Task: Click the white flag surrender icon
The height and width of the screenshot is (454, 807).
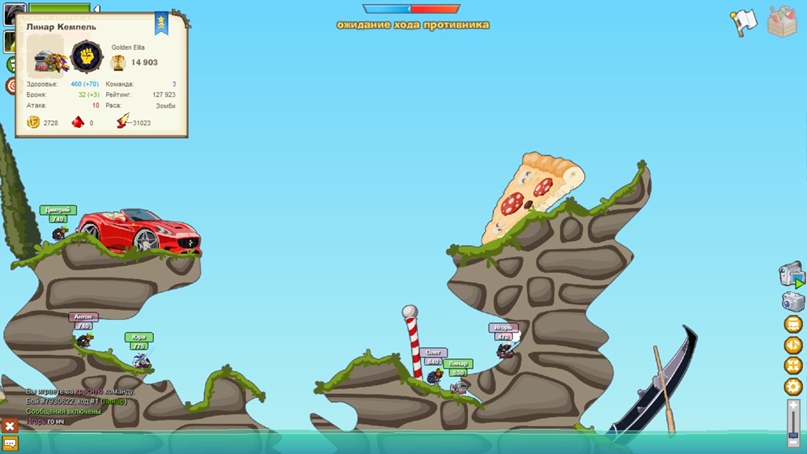Action: tap(743, 22)
